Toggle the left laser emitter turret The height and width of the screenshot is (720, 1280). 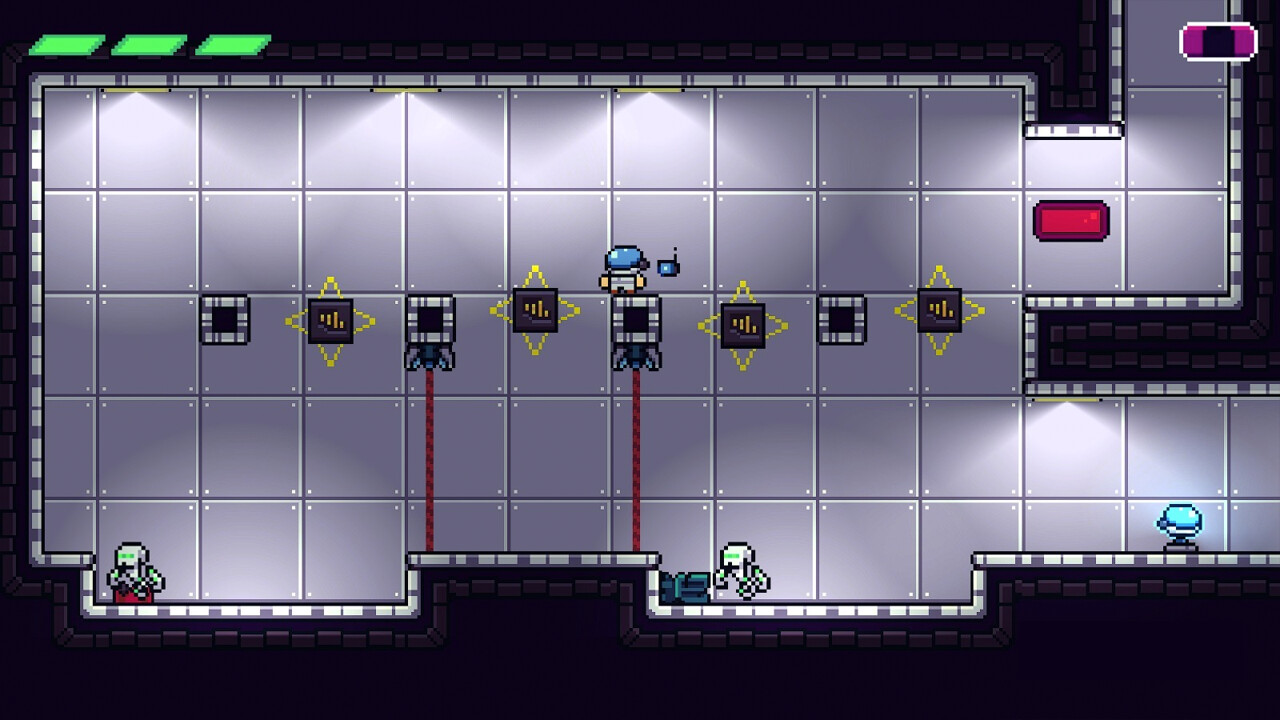[430, 355]
